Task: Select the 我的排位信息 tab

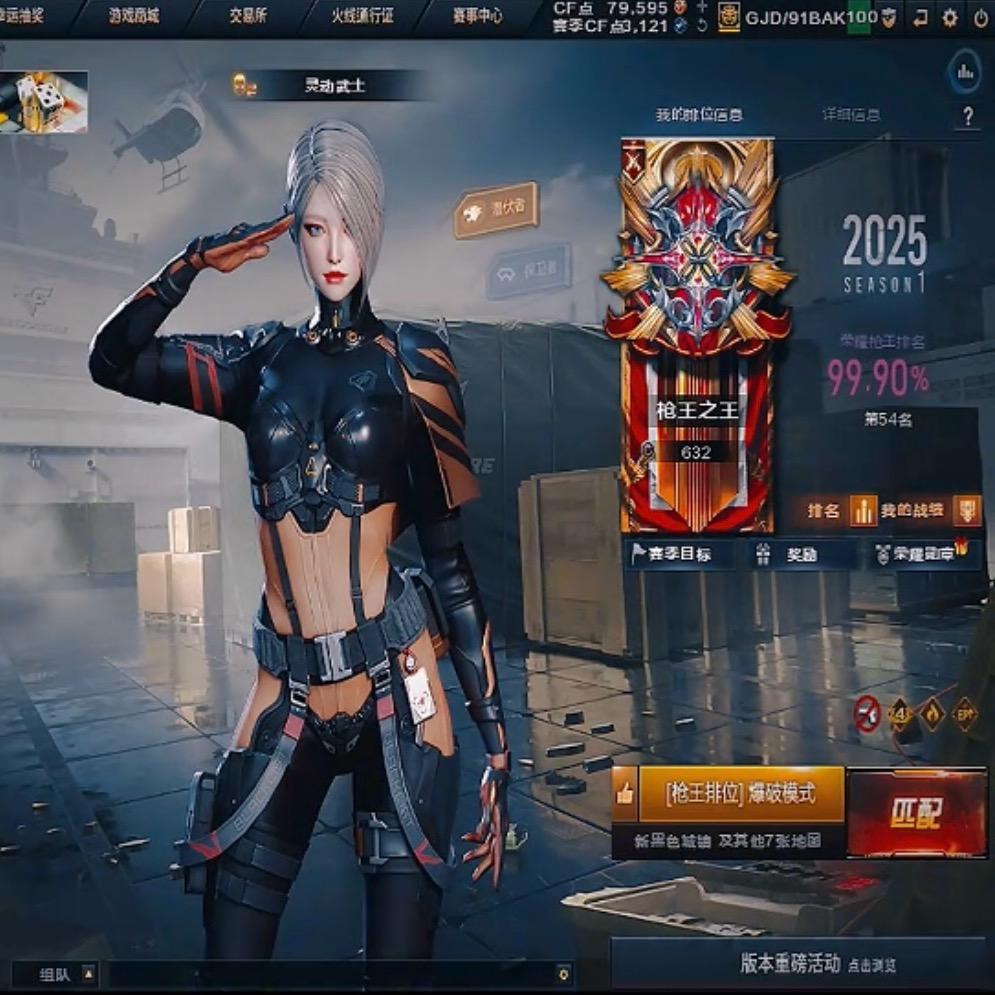Action: point(698,115)
